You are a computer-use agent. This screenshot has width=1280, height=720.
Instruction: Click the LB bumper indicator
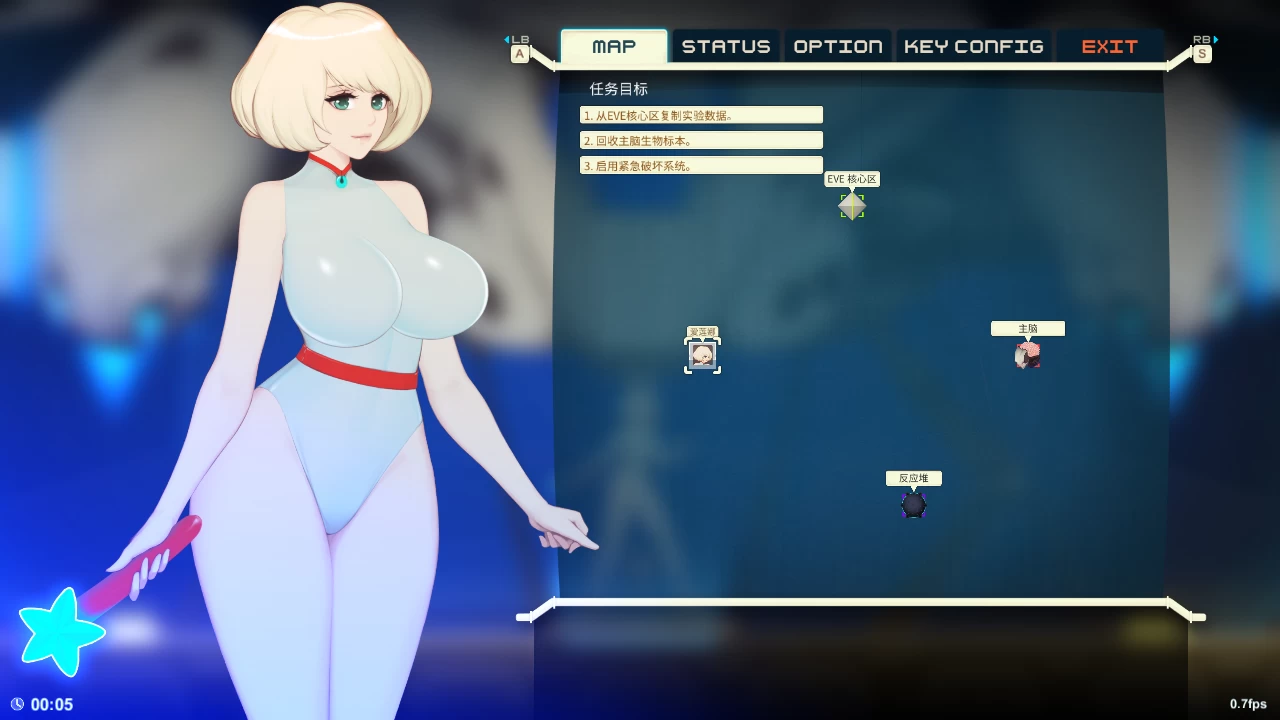click(x=519, y=40)
